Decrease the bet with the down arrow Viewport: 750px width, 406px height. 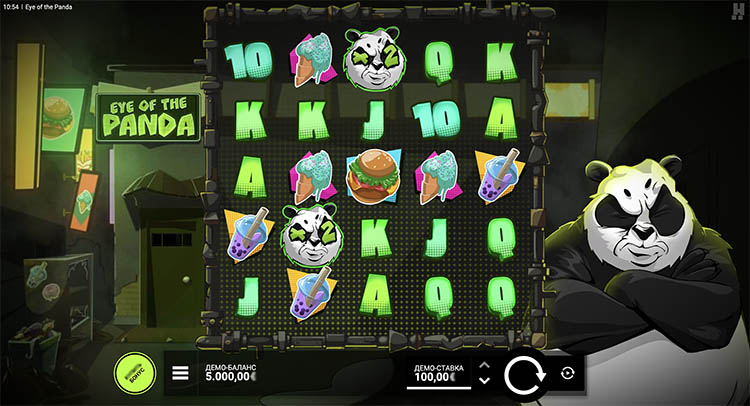(484, 381)
